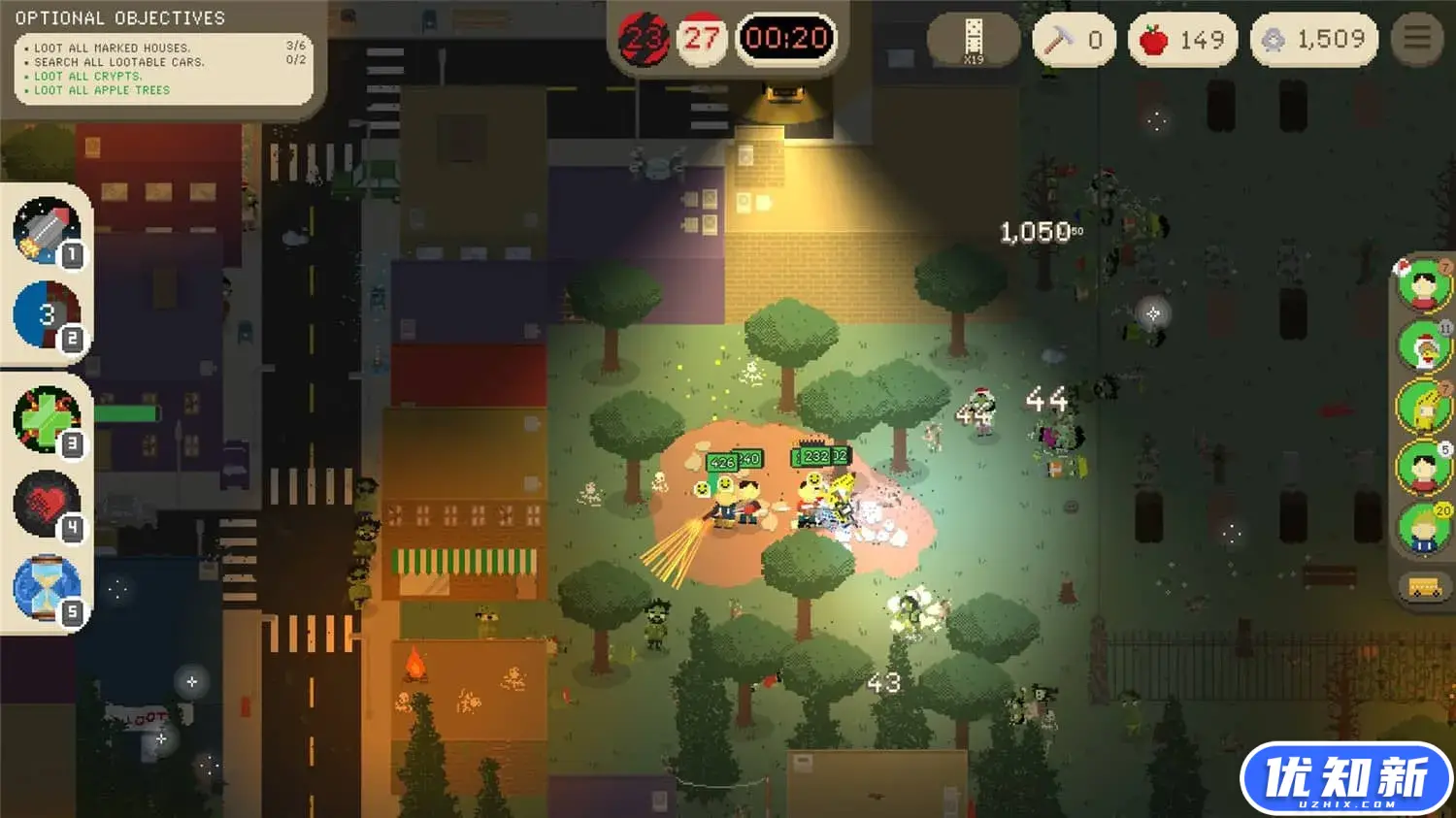Pick the blonde survivor with level 20

1423,529
